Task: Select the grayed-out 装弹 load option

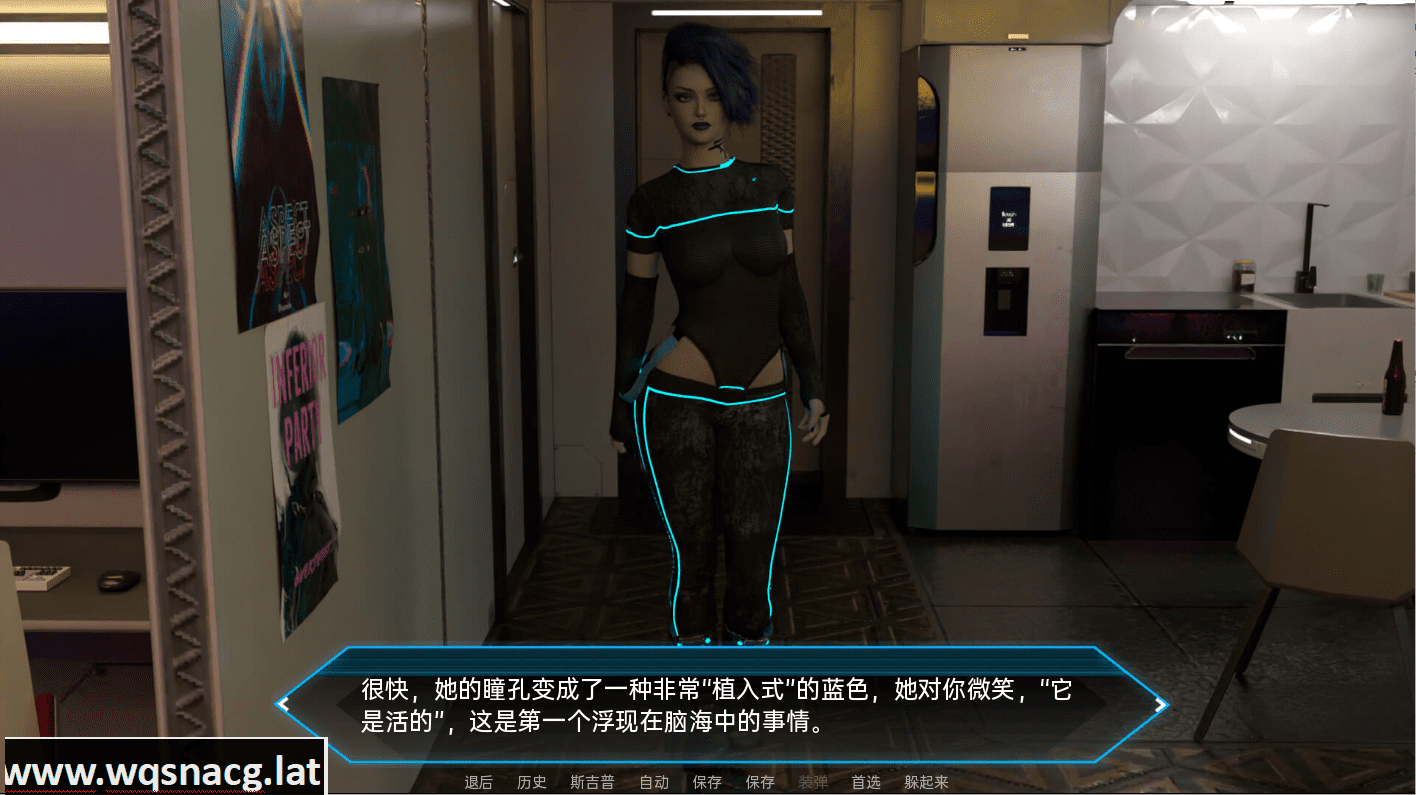Action: click(814, 783)
